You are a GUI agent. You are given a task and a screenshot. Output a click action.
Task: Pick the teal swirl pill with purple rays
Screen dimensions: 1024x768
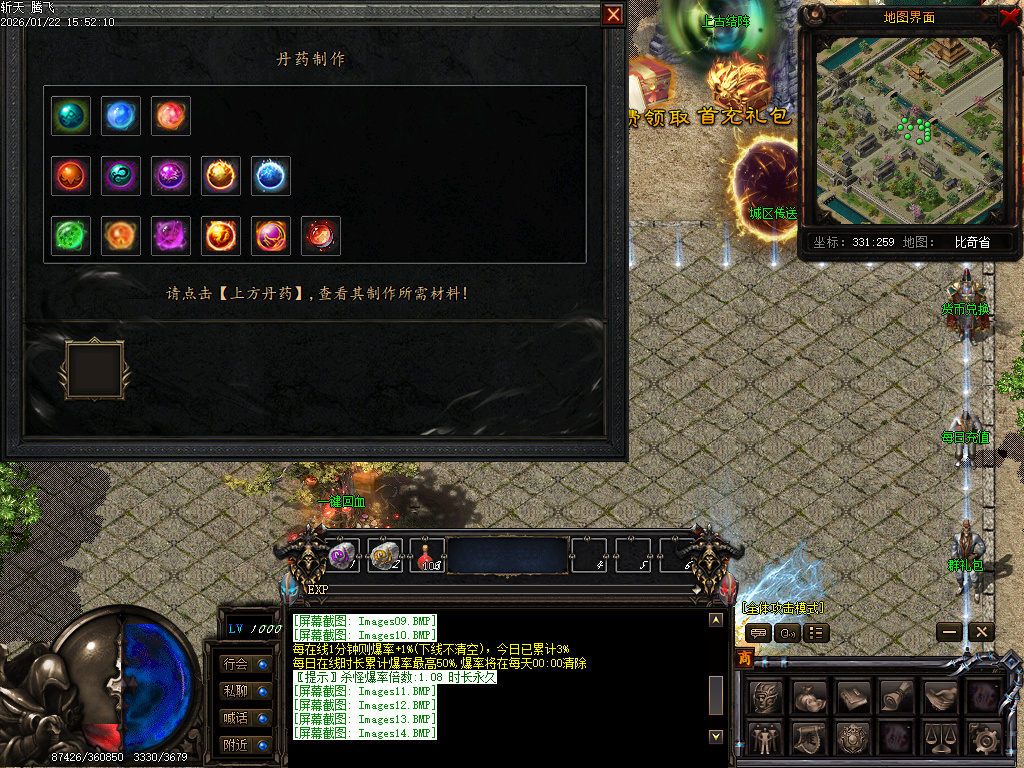coord(121,176)
